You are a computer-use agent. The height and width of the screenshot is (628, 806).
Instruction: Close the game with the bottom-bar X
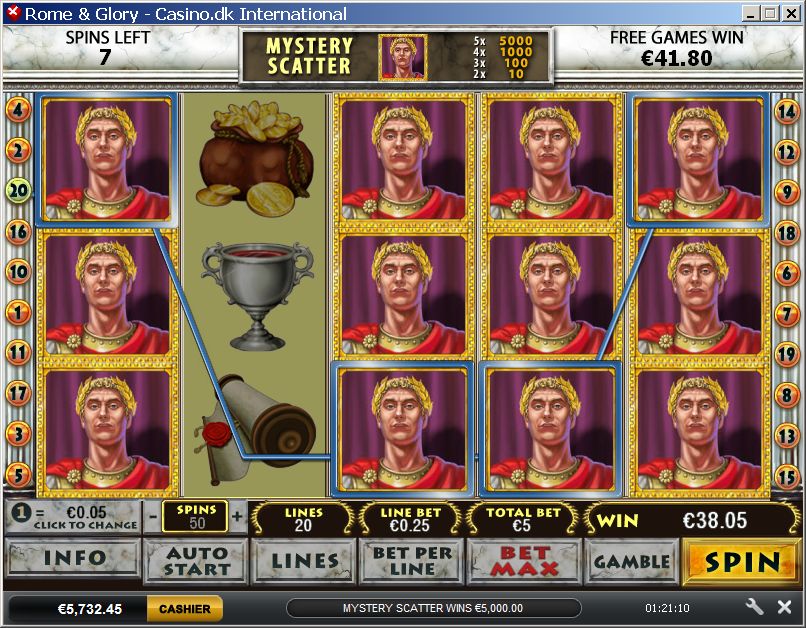[x=783, y=607]
